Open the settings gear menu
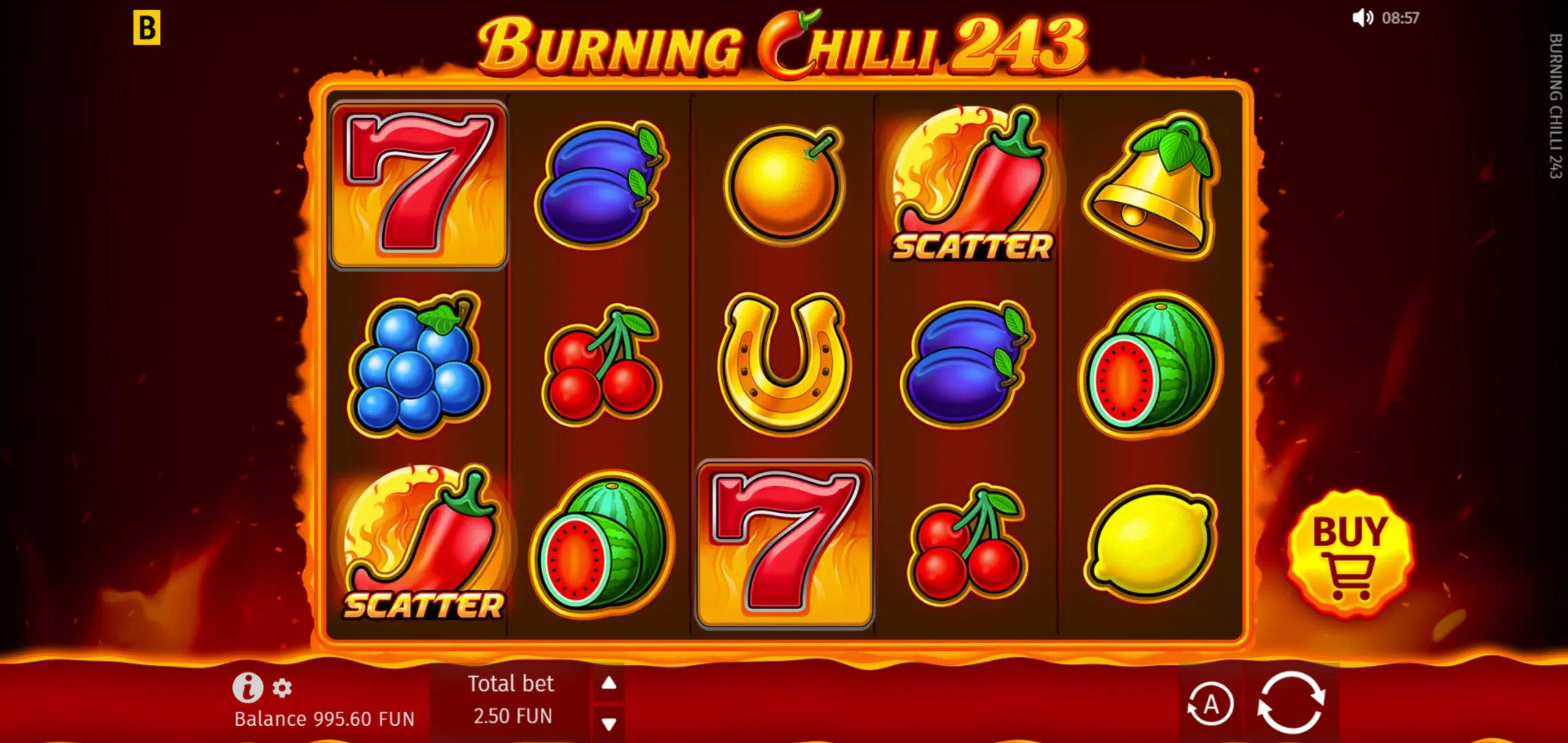This screenshot has width=1568, height=743. [282, 688]
